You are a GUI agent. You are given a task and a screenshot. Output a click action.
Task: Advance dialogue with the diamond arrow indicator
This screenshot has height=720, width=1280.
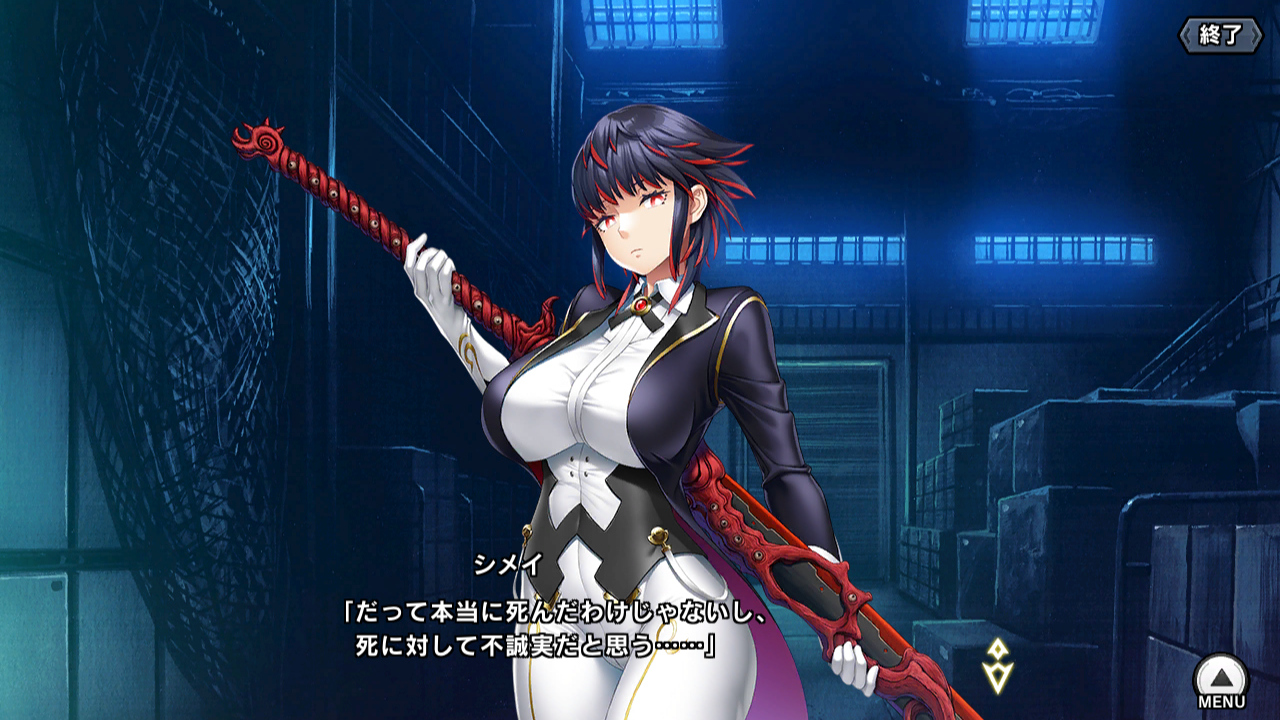(x=998, y=665)
